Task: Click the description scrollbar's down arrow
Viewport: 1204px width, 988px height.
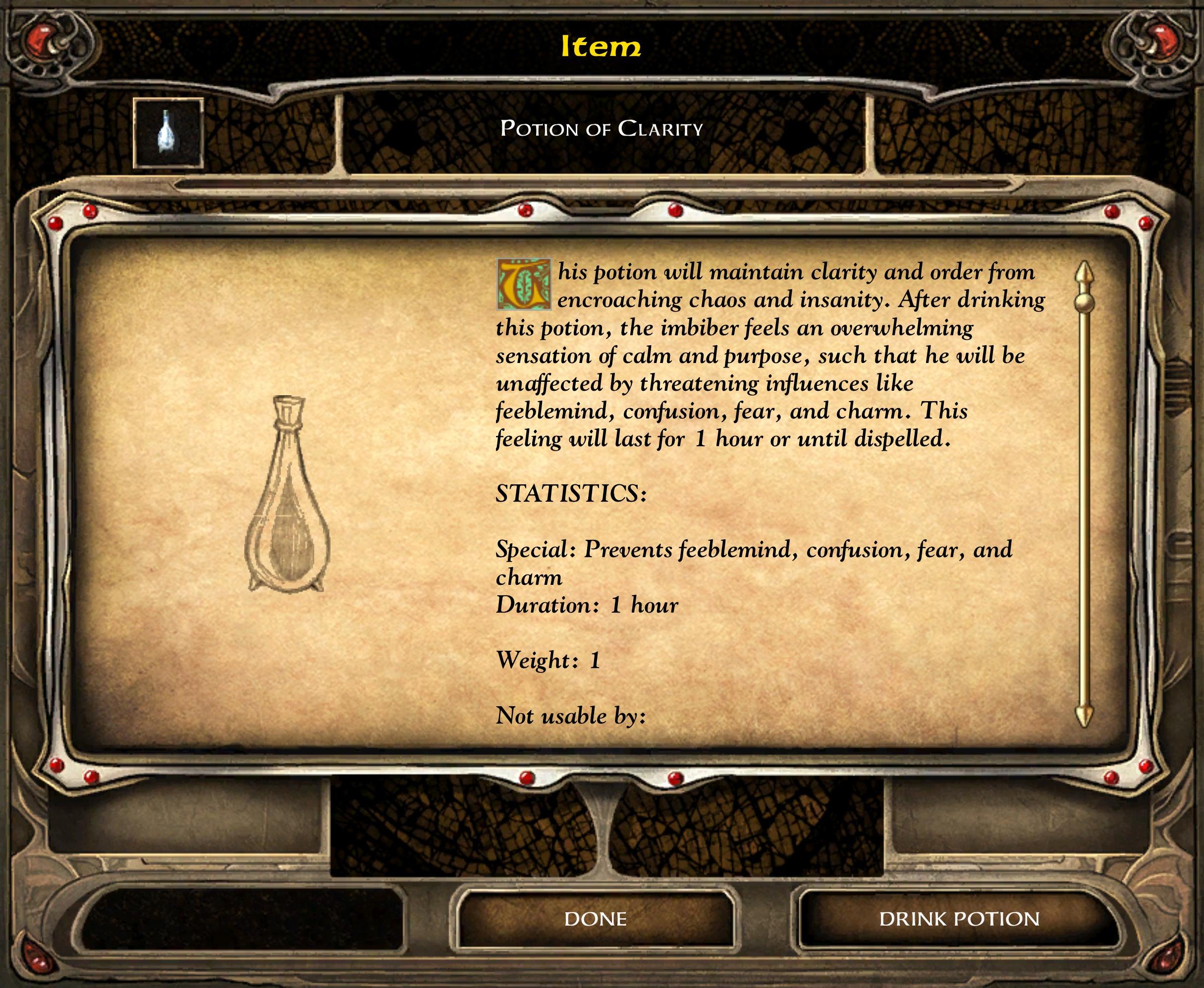Action: (1085, 716)
